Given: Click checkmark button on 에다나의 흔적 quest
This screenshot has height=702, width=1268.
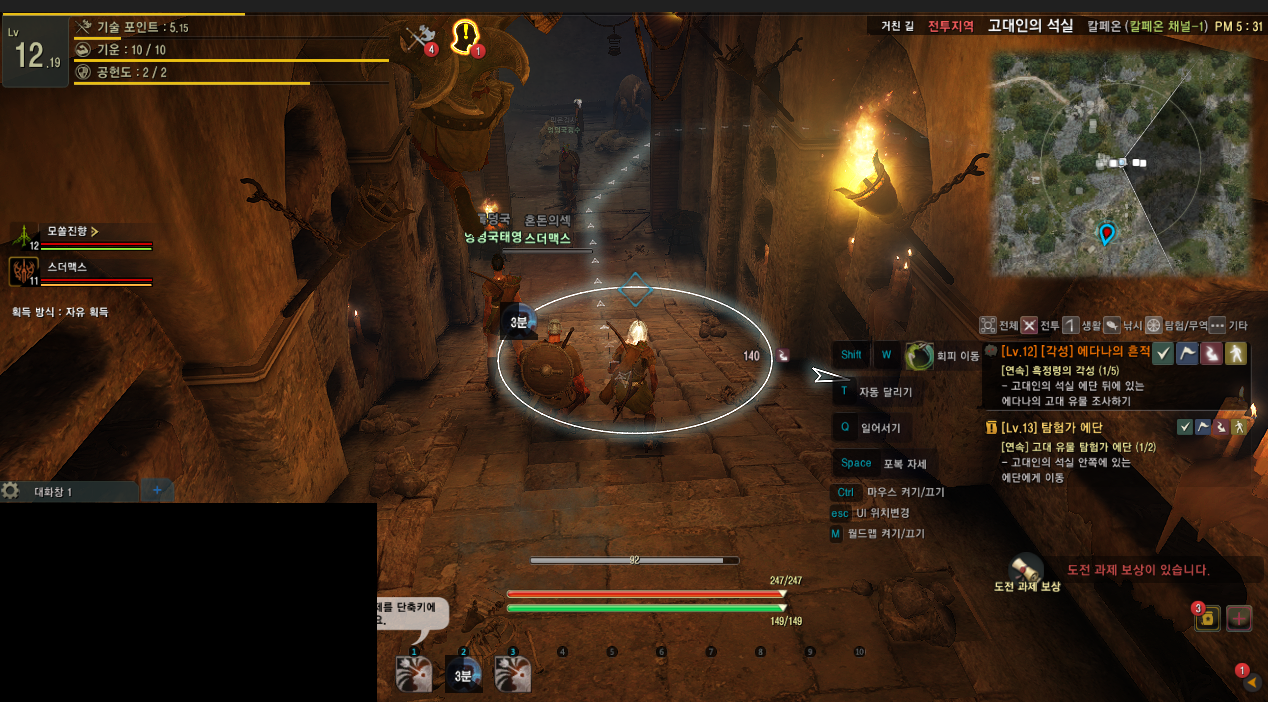Looking at the screenshot, I should (1163, 353).
